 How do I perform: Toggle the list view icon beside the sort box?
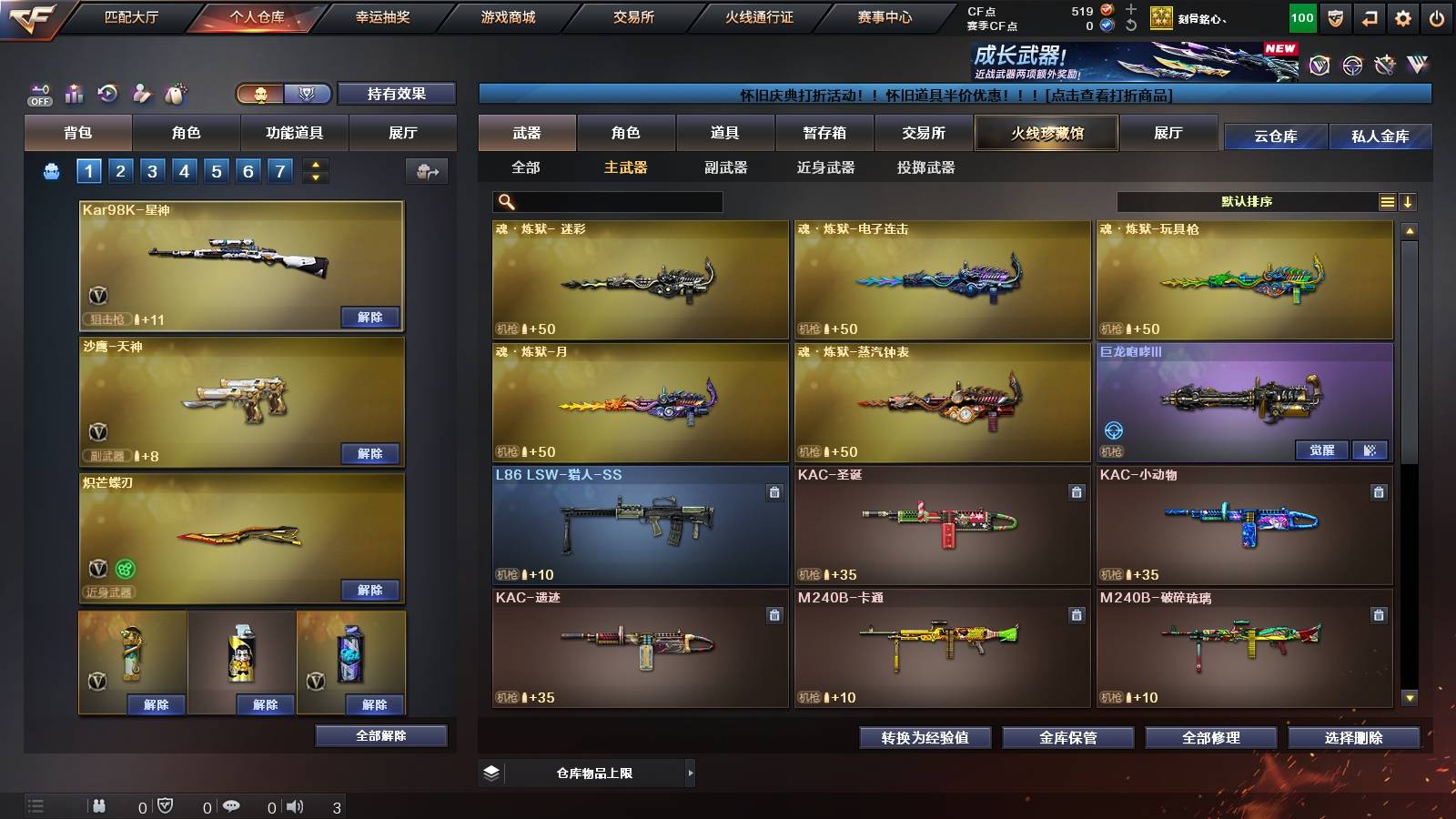1387,201
